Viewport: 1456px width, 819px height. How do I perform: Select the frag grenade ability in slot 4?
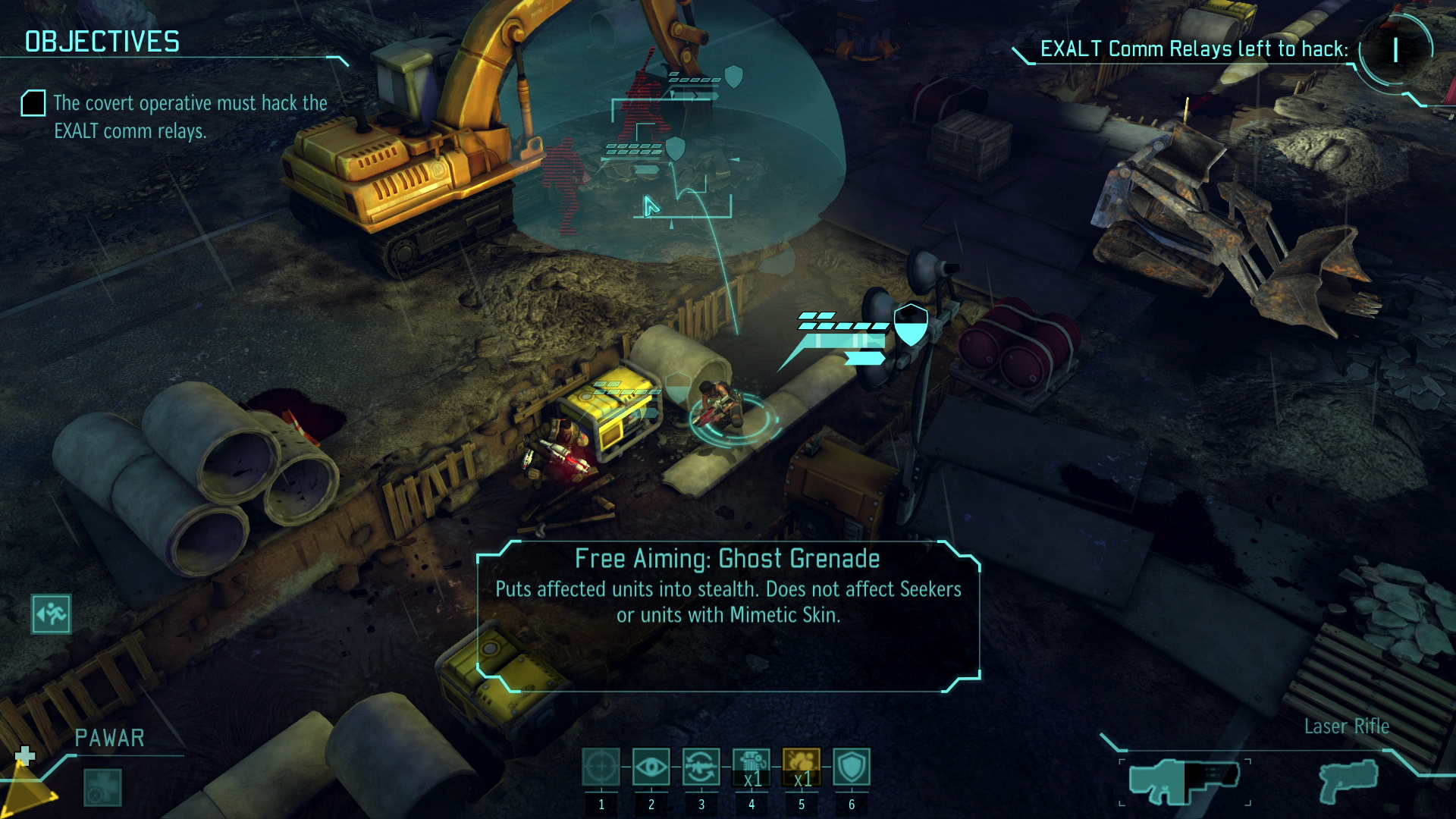(752, 768)
